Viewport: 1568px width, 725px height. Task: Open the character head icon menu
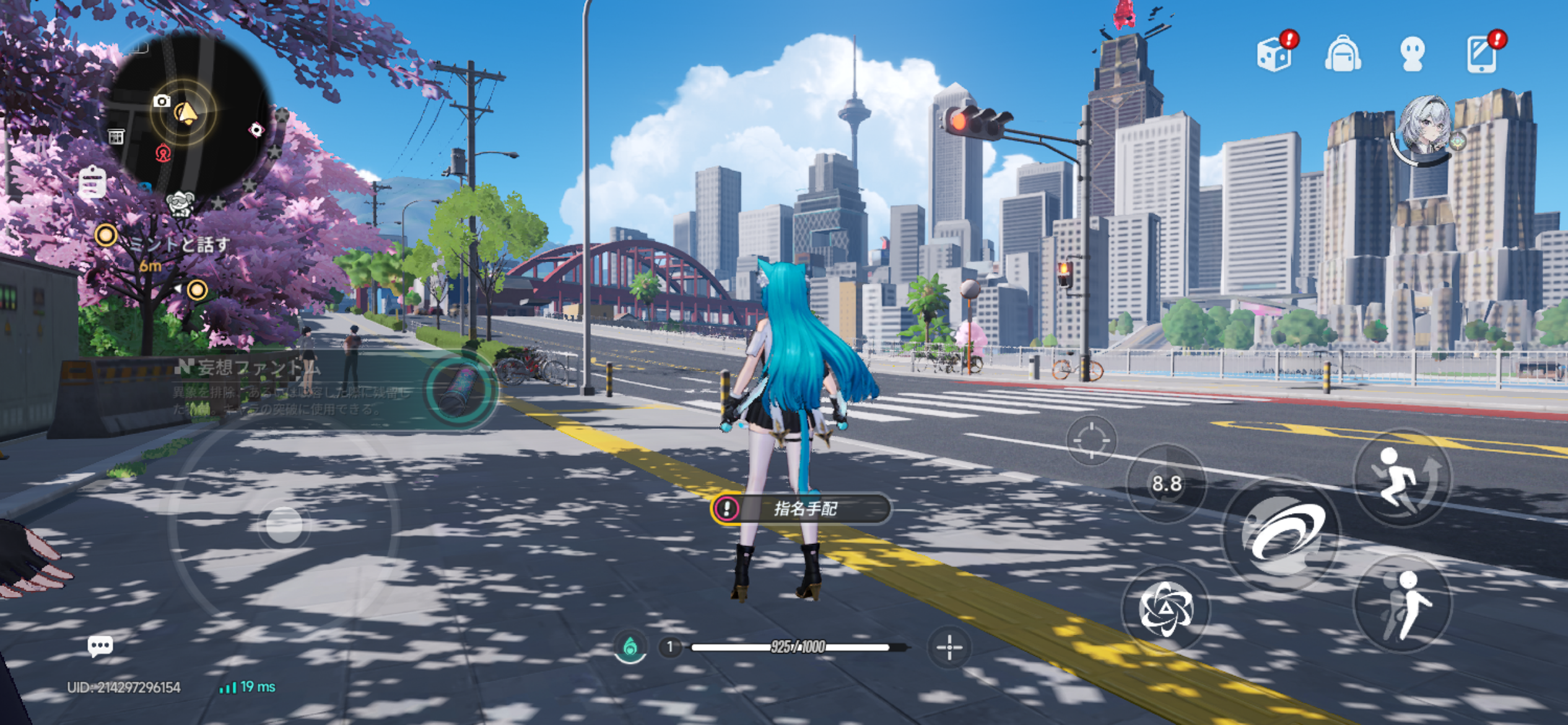1412,55
